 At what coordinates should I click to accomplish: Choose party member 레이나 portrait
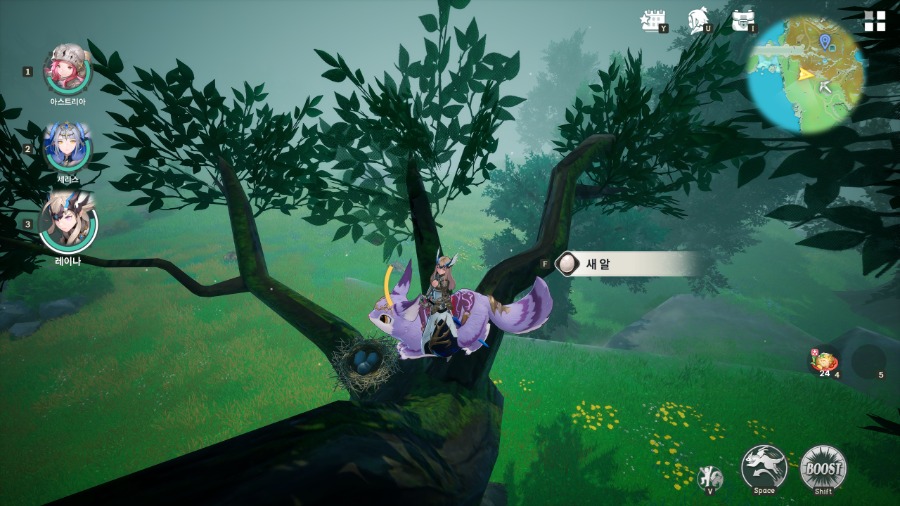click(x=68, y=224)
